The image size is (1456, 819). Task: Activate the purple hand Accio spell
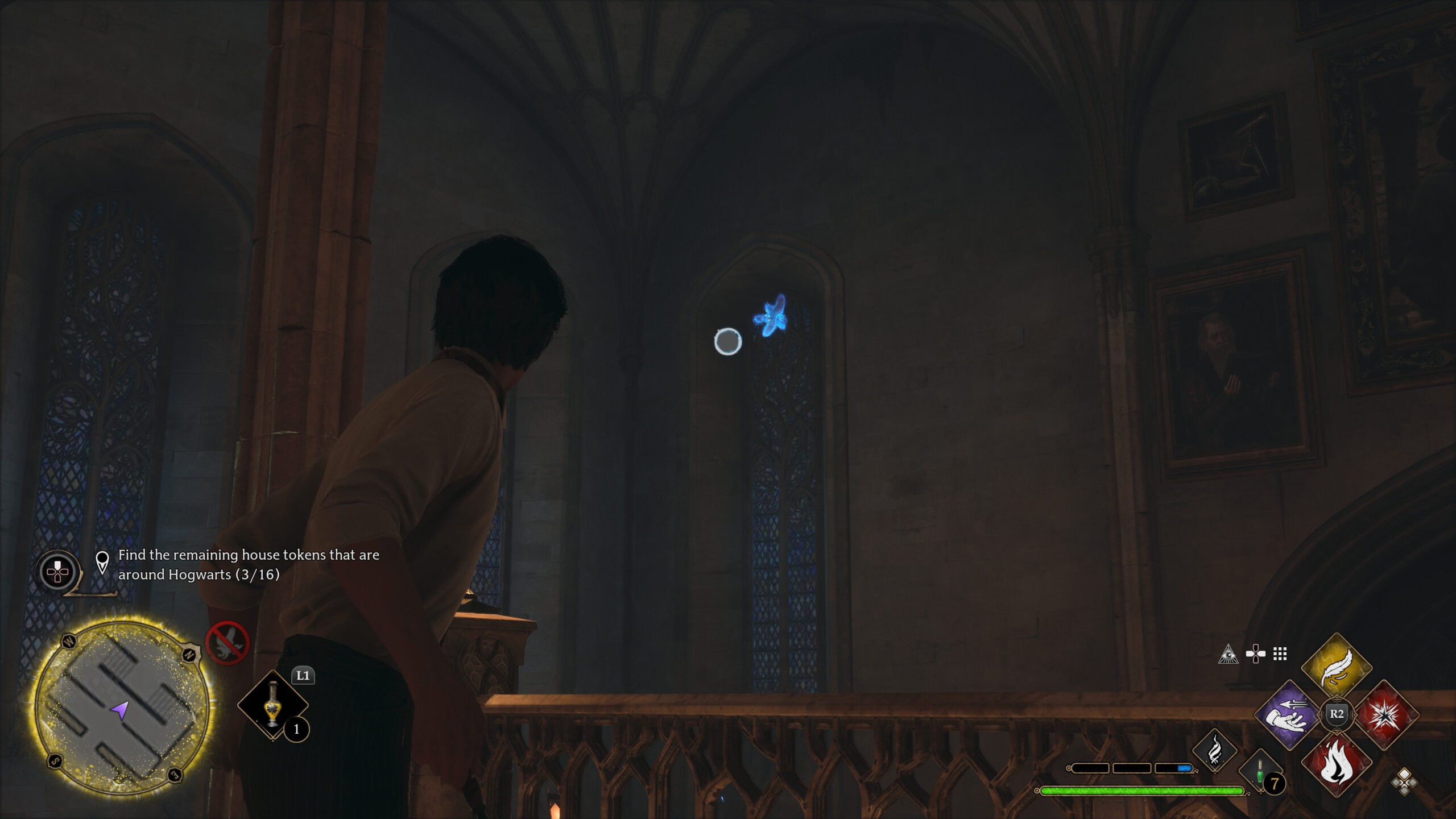1288,715
